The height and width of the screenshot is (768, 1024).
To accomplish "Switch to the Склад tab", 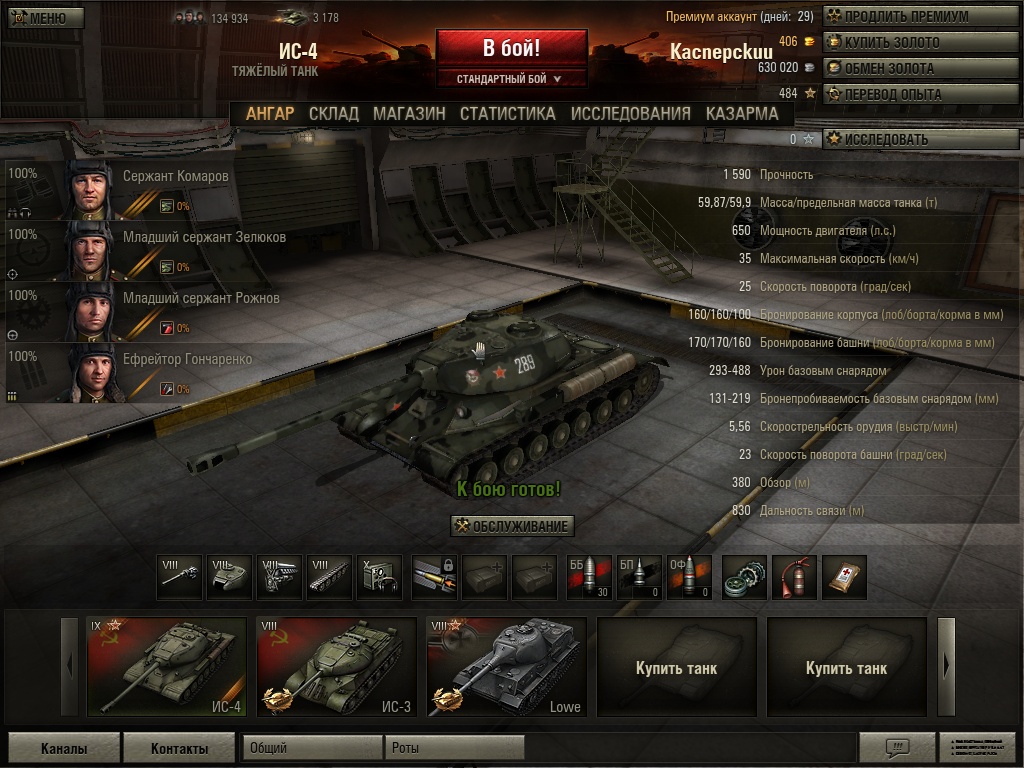I will (333, 113).
